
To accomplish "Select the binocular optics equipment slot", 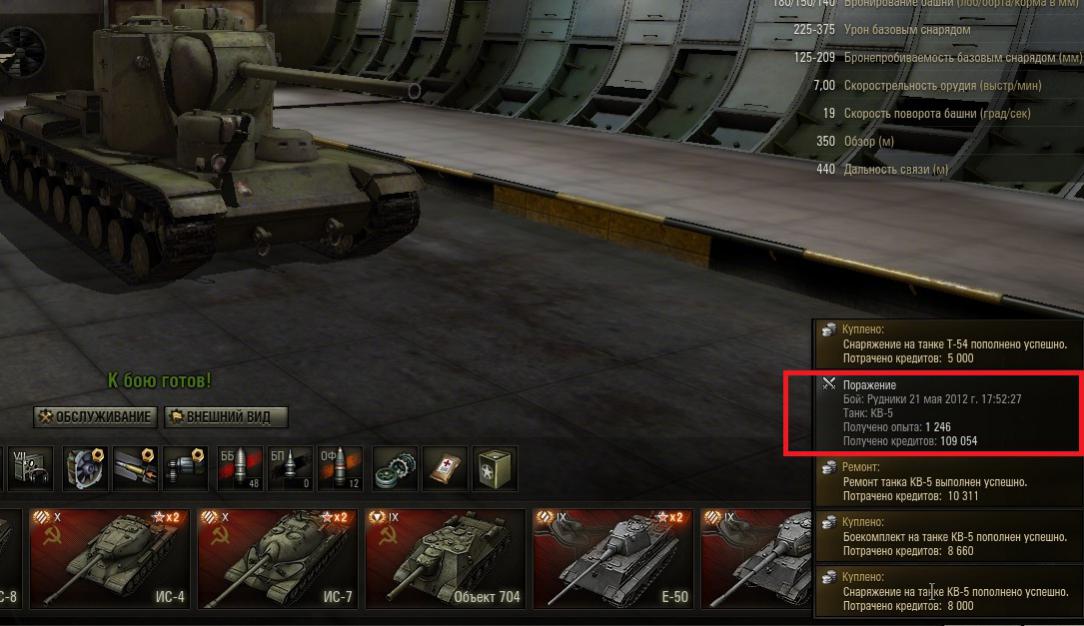I will (186, 468).
